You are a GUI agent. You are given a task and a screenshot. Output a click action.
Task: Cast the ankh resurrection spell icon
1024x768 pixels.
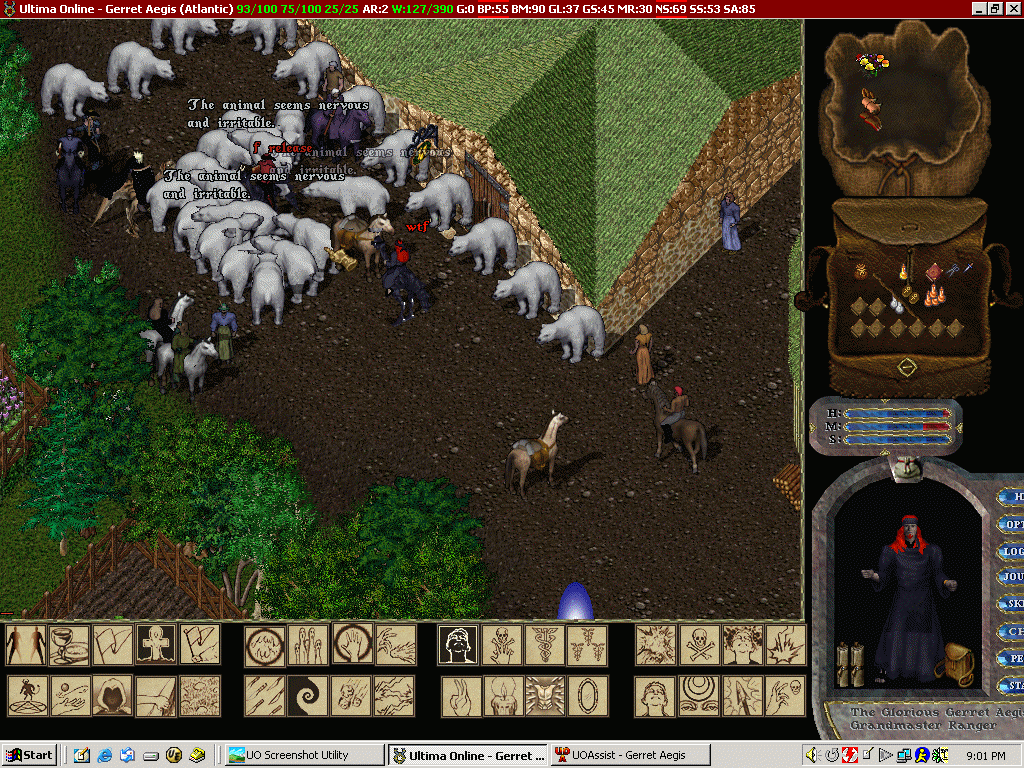(156, 645)
